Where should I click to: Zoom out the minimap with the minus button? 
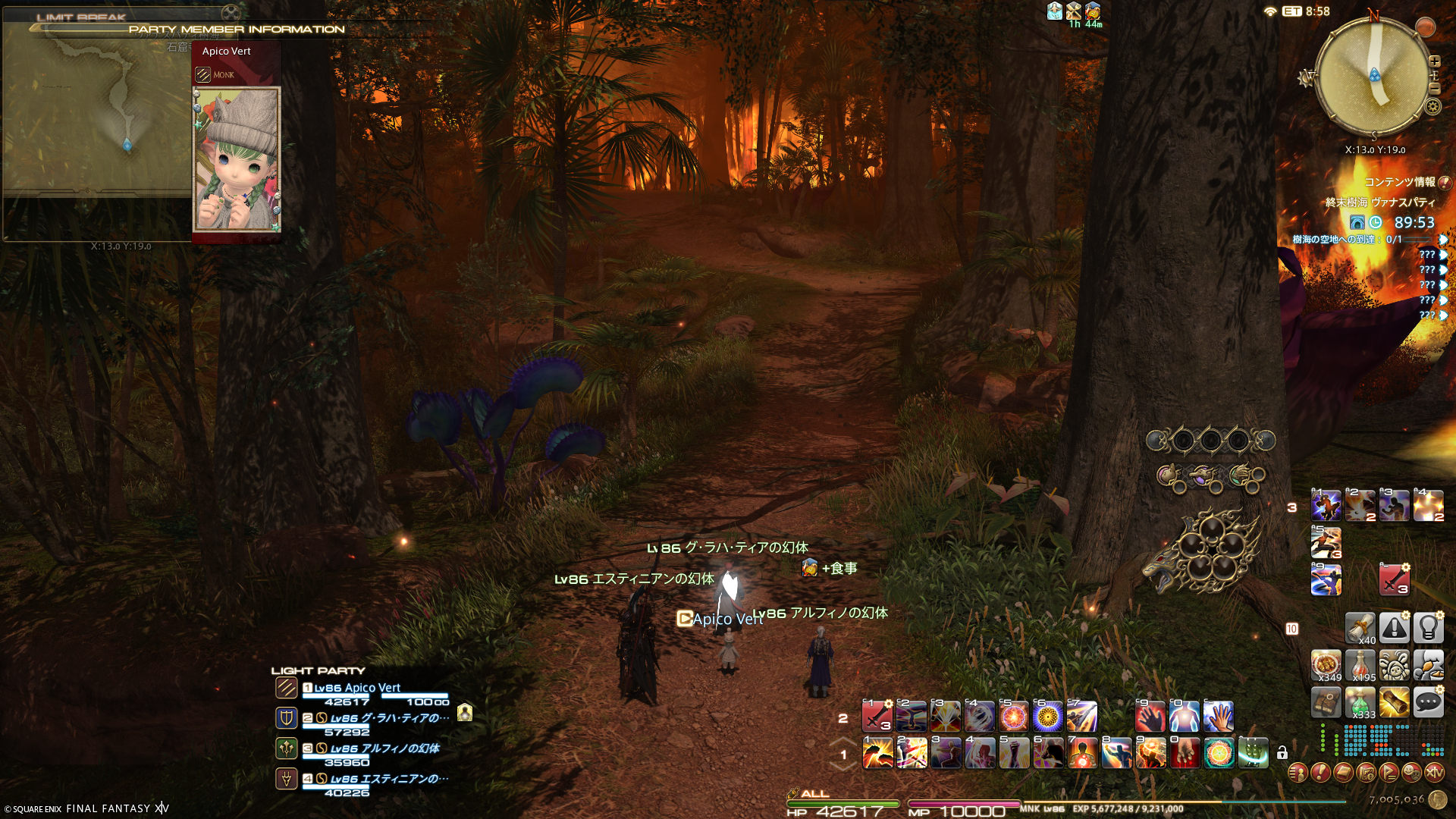(1434, 89)
